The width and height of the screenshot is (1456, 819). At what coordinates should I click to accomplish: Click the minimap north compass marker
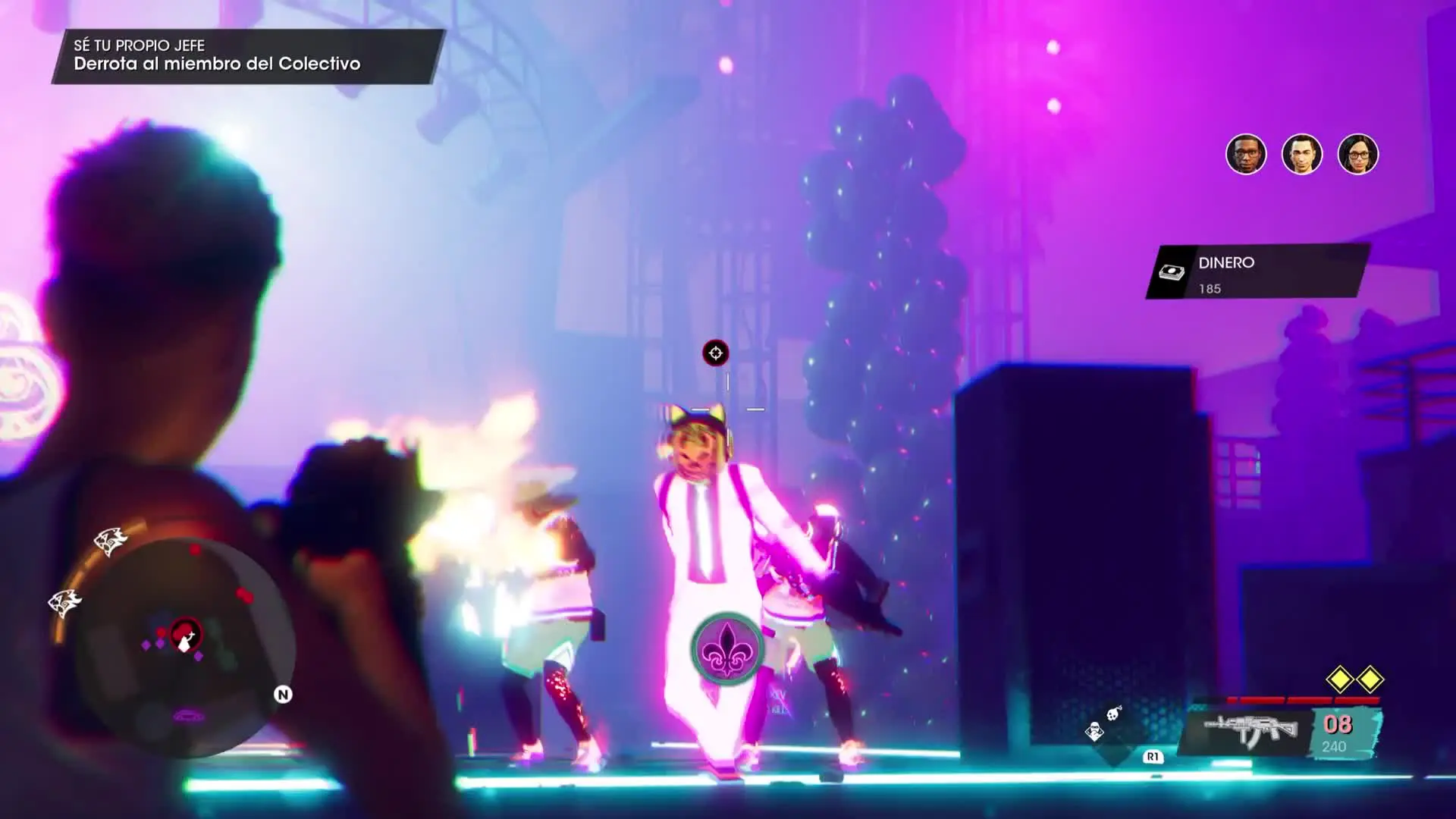[283, 695]
